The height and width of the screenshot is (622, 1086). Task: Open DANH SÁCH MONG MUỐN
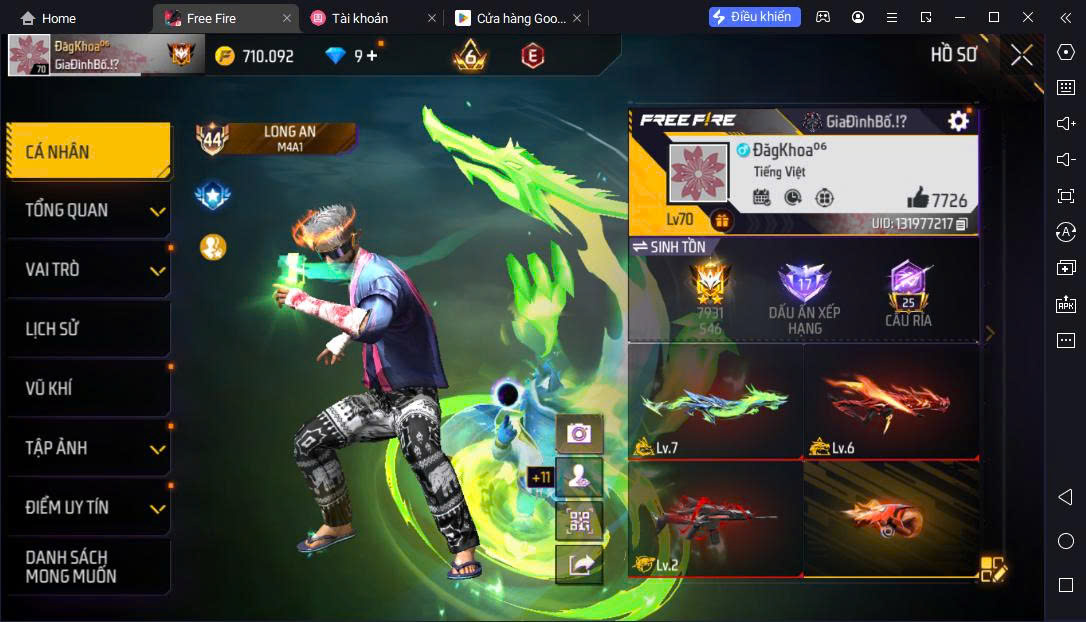pos(88,566)
